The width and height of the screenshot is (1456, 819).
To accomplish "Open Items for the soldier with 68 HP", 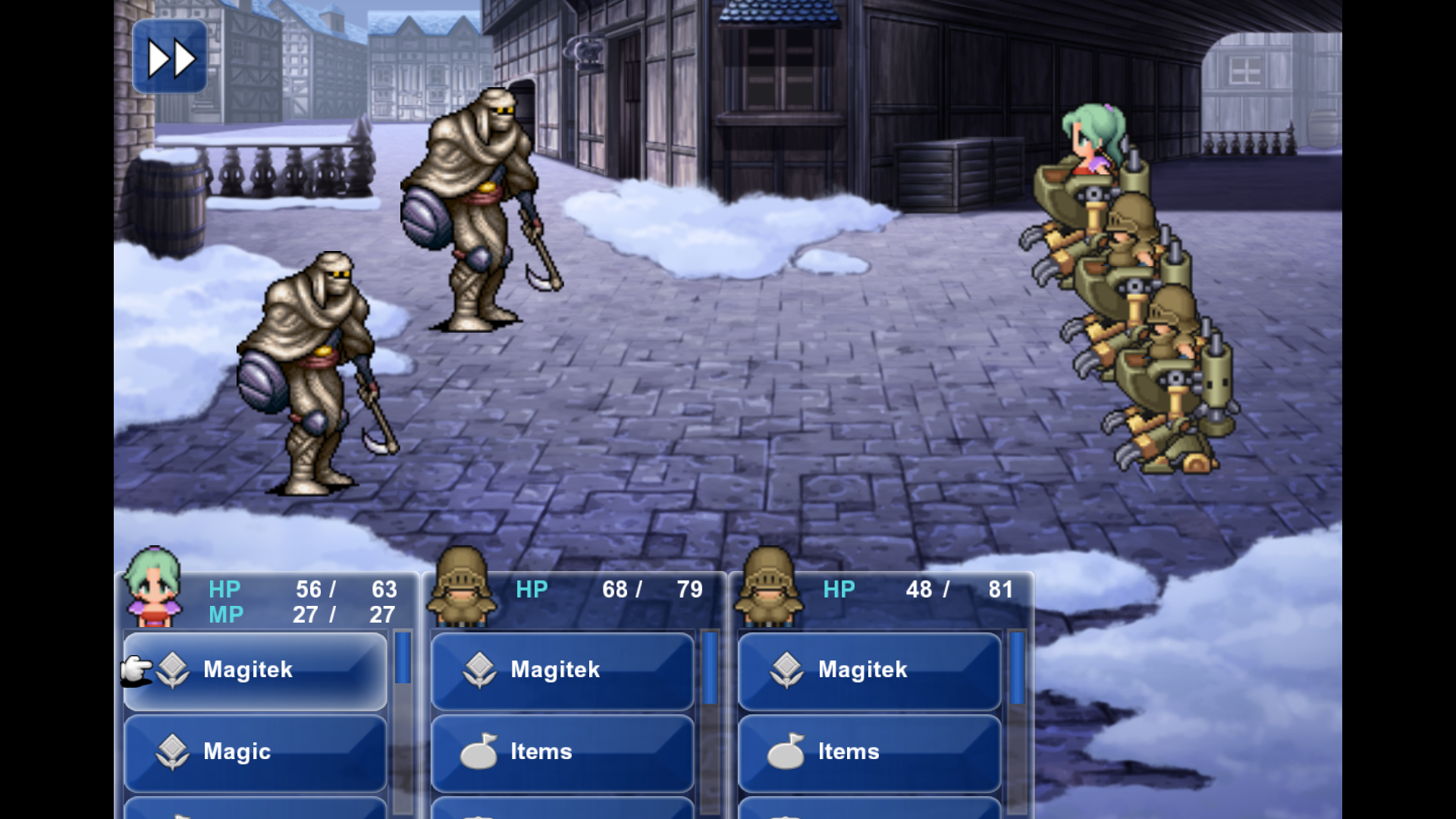I will point(563,752).
